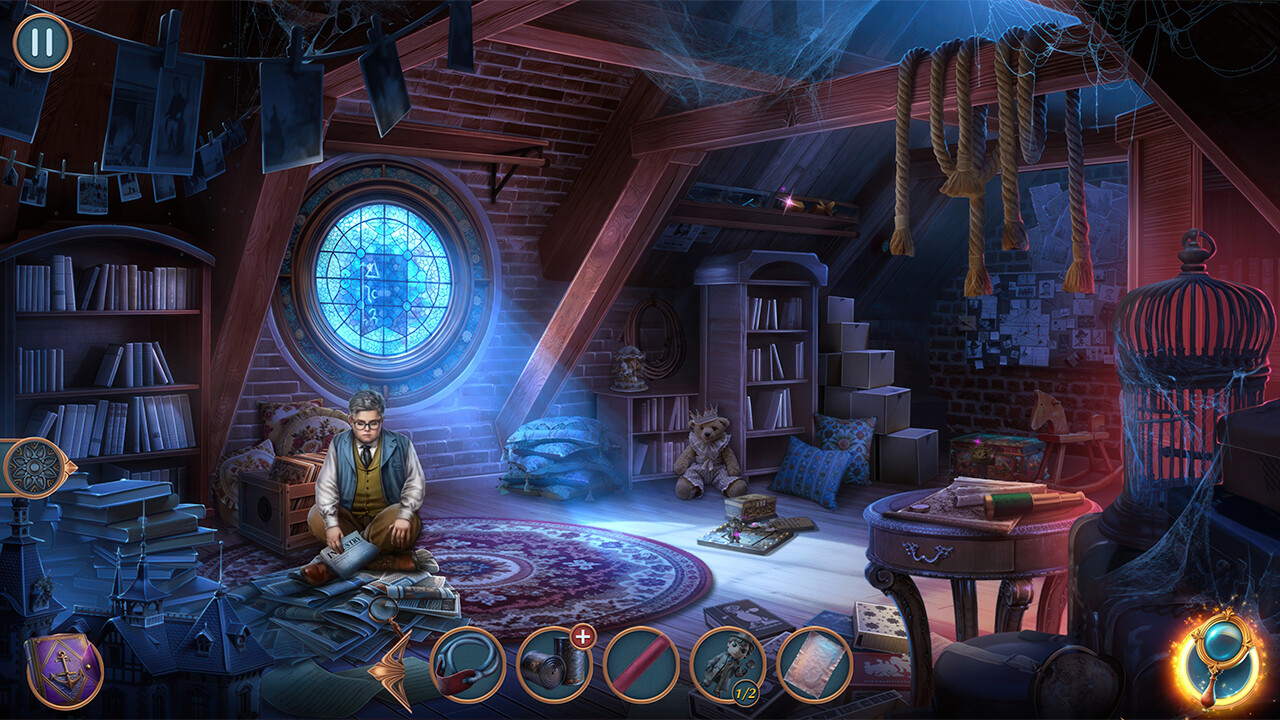1280x720 pixels.
Task: Open the purple anchor journal book
Action: (x=63, y=670)
